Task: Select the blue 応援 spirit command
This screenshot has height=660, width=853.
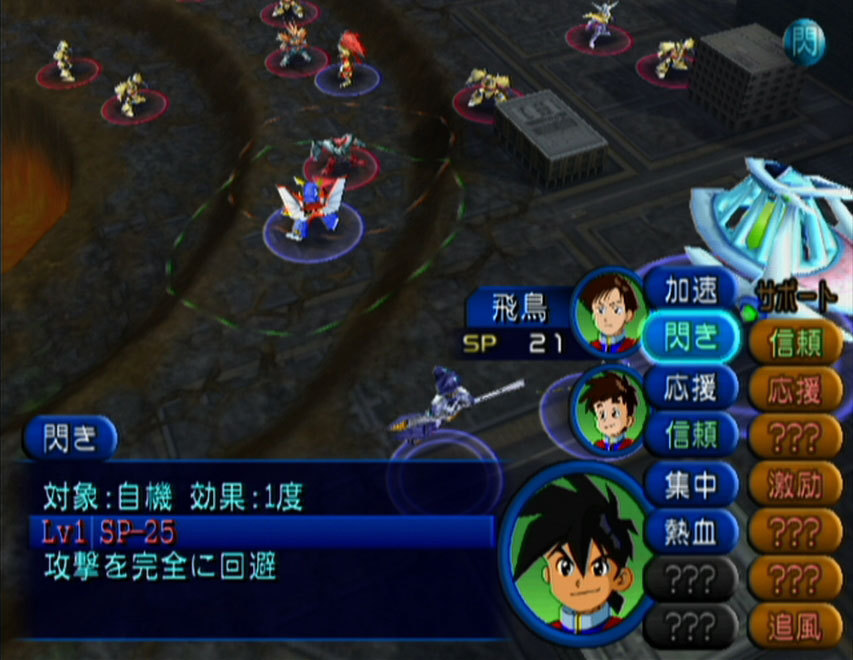Action: tap(692, 387)
